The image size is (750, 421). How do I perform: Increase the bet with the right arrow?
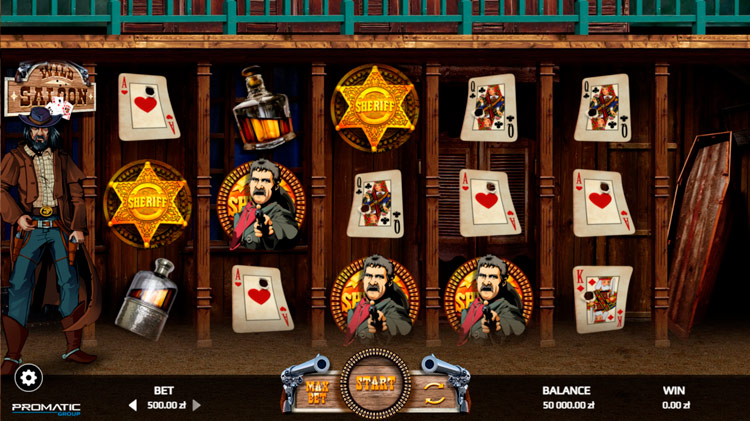click(x=197, y=405)
